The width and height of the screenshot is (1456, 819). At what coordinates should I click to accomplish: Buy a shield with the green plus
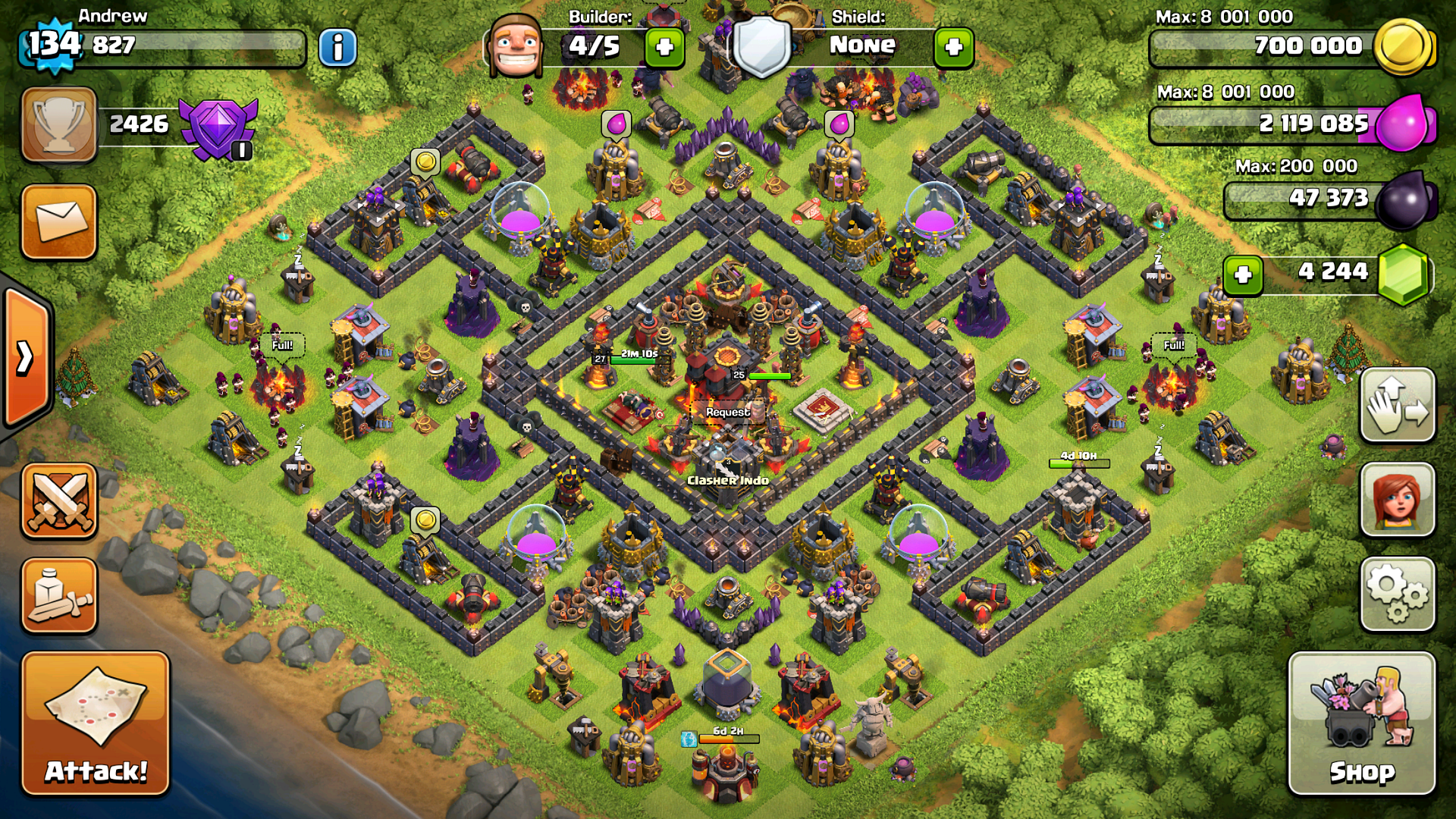pyautogui.click(x=954, y=48)
